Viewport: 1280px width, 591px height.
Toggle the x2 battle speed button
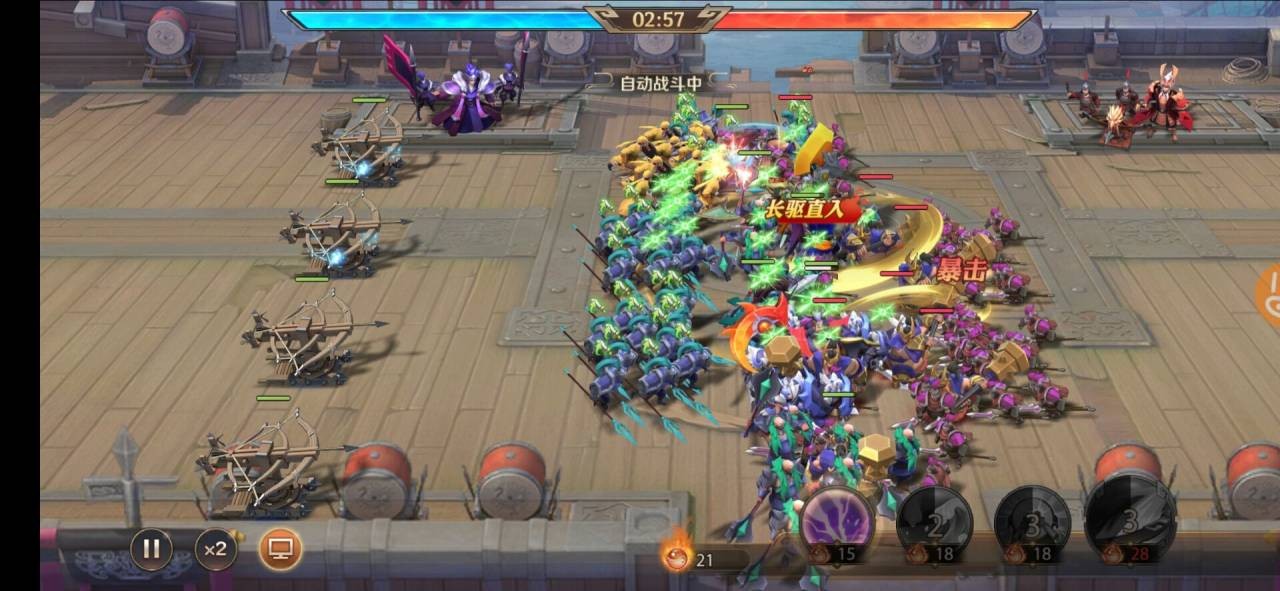215,548
